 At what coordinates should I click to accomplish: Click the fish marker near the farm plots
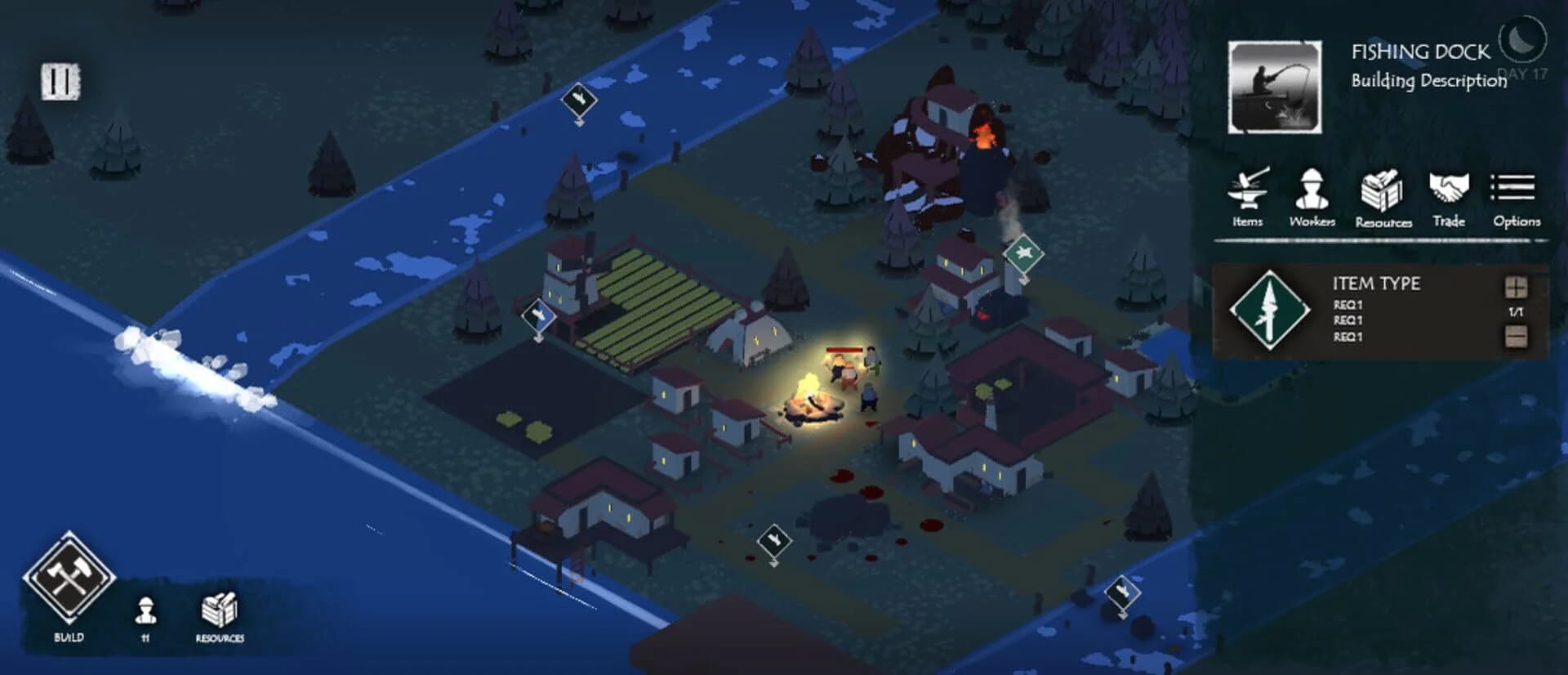pyautogui.click(x=538, y=315)
